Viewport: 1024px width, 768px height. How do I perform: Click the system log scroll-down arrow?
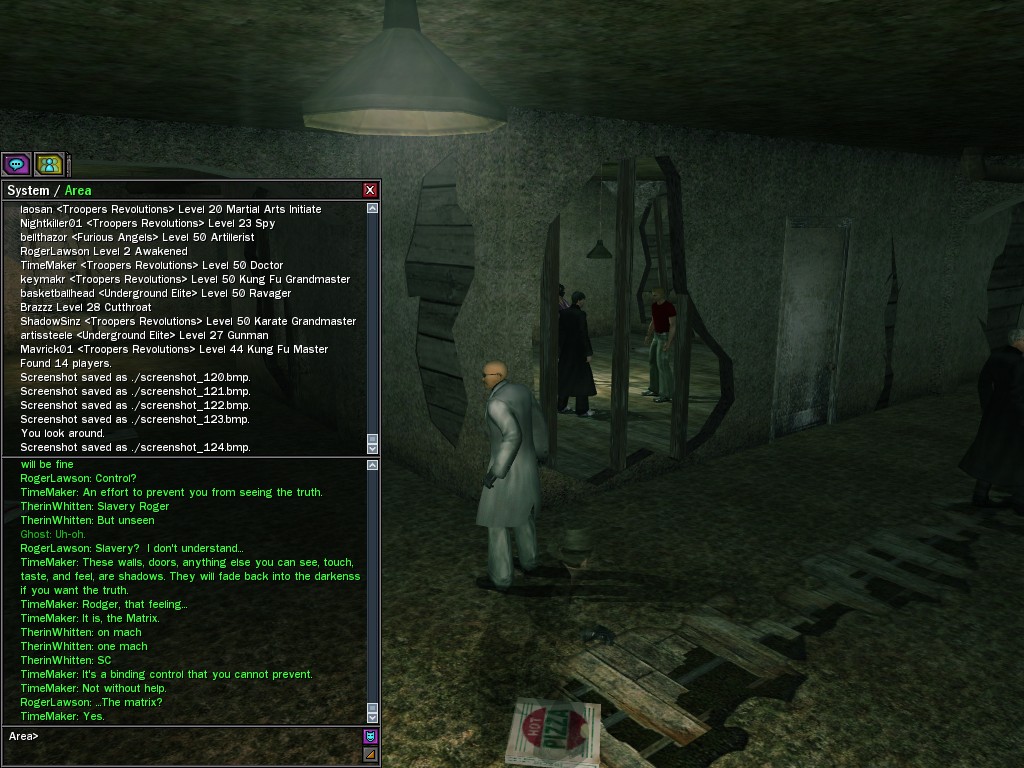[x=373, y=448]
